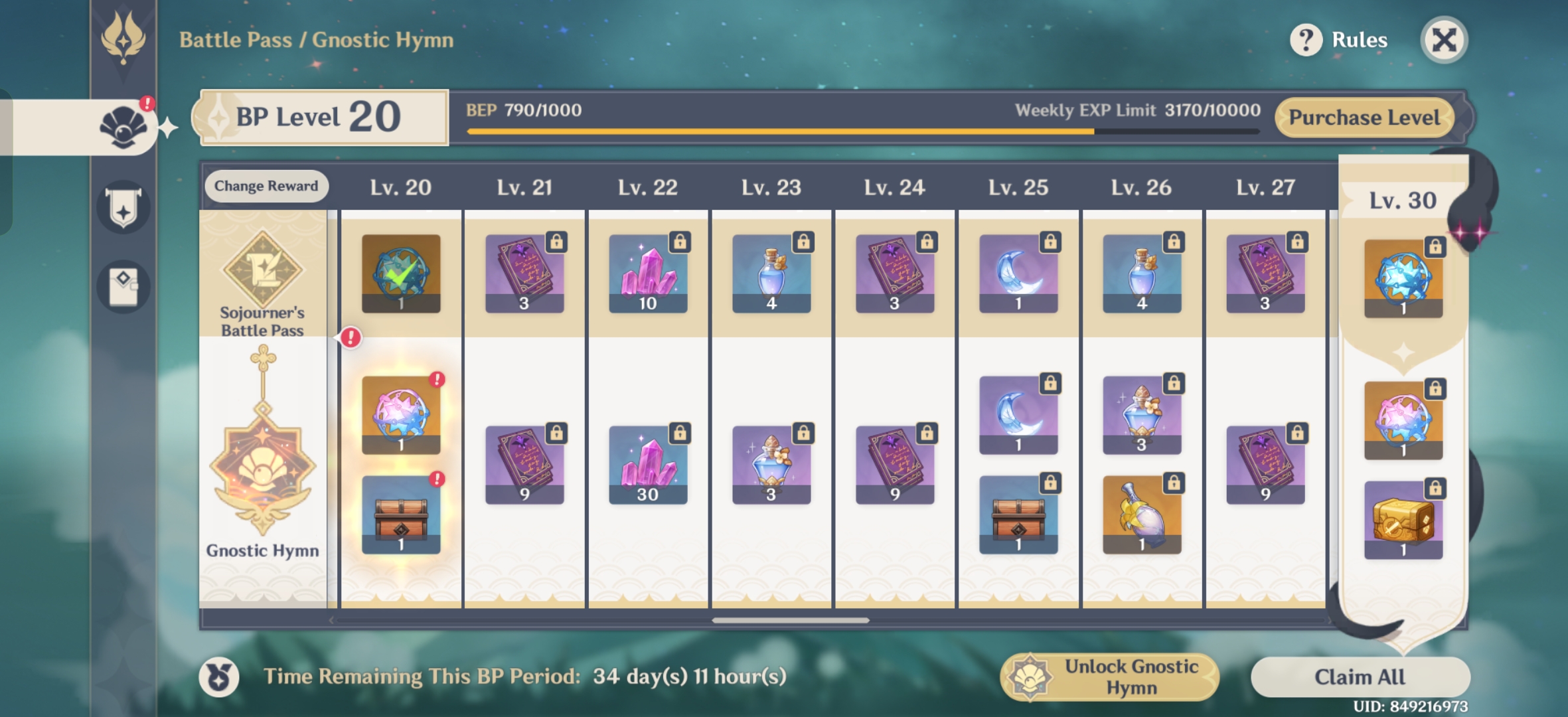The height and width of the screenshot is (717, 1568).
Task: Unlock Gnostic Hymn pass
Action: (1110, 677)
